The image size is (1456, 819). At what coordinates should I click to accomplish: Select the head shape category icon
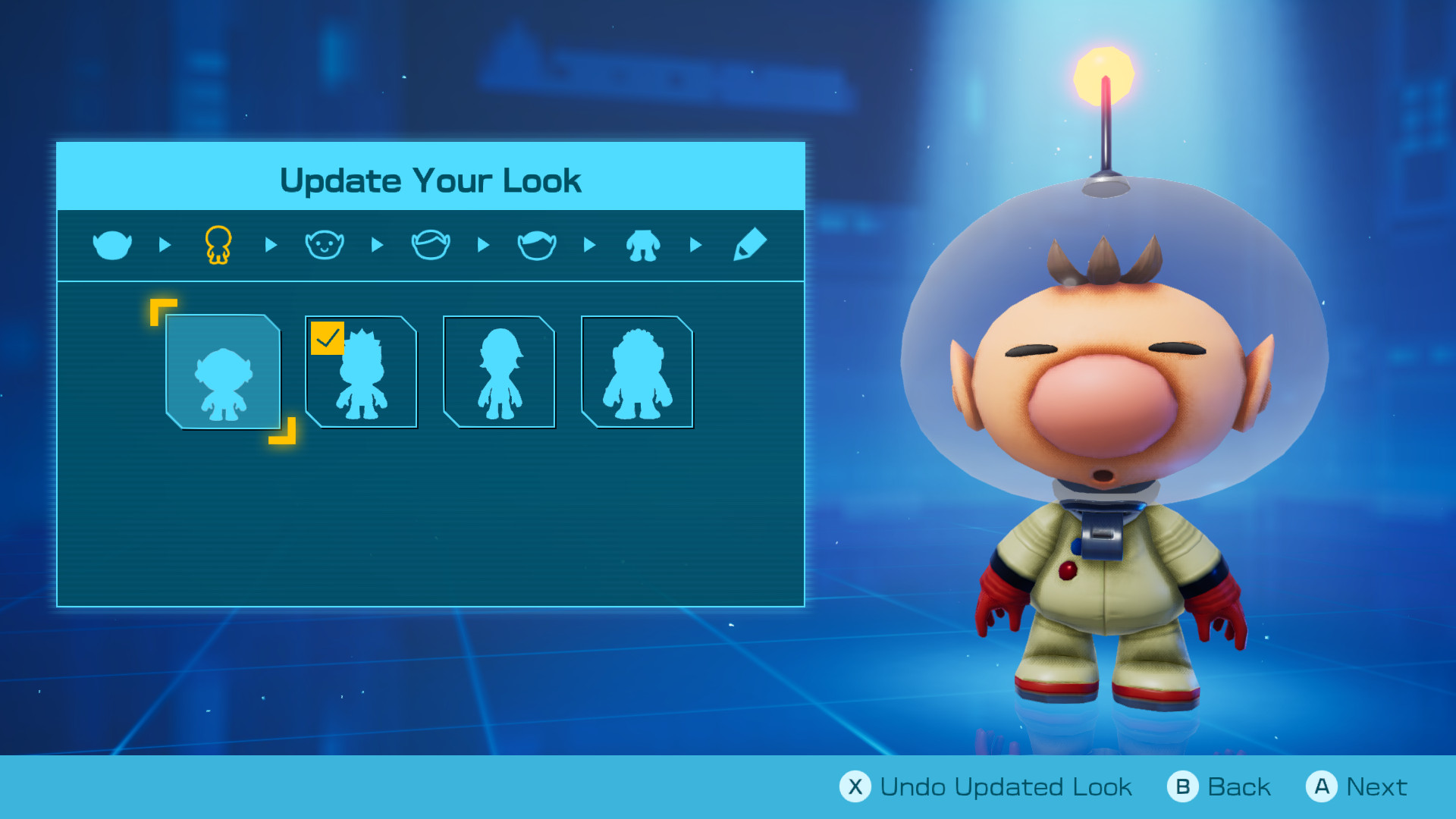pos(111,244)
